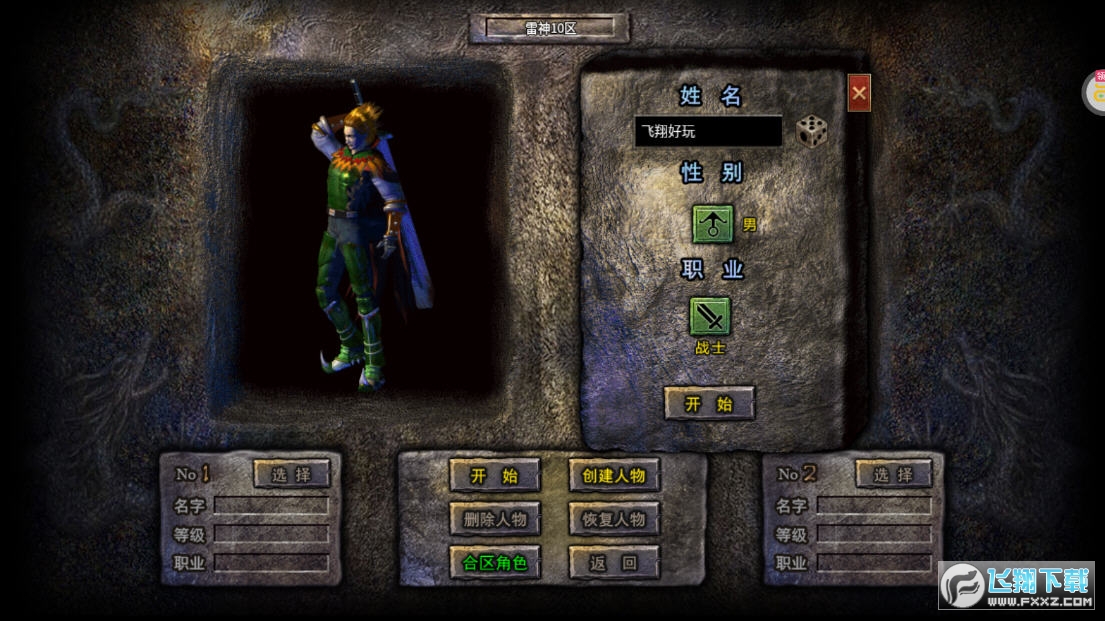Confirm creation with the panel's 开始 button
Screen dimensions: 1105x621
(709, 404)
